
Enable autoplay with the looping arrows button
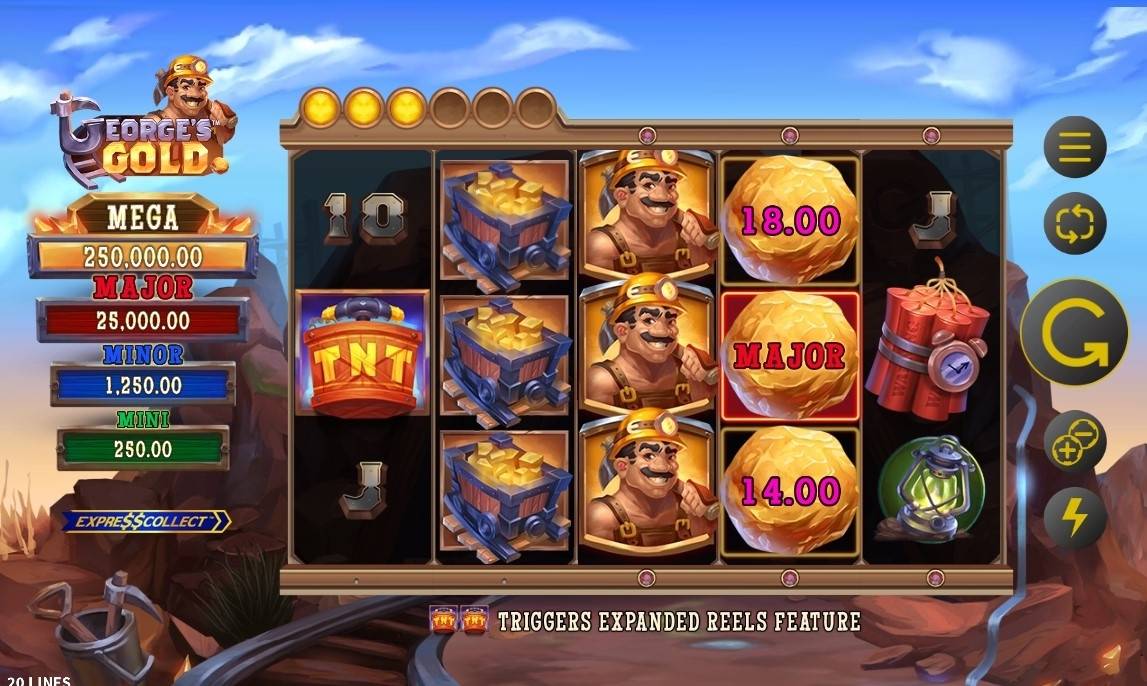tap(1075, 222)
